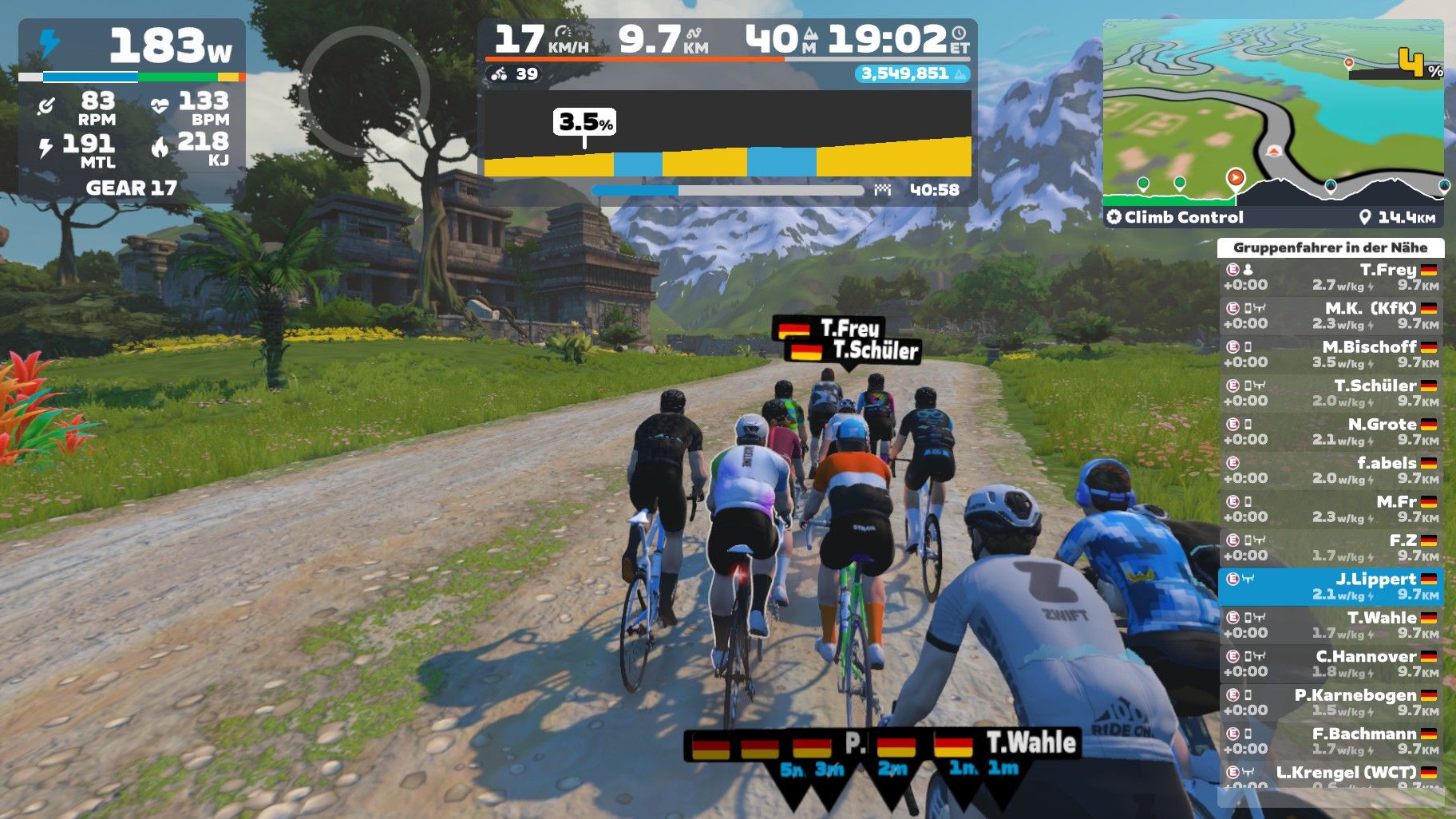The height and width of the screenshot is (819, 1456).
Task: Click P.Karnebogen's list entry
Action: 1331,702
